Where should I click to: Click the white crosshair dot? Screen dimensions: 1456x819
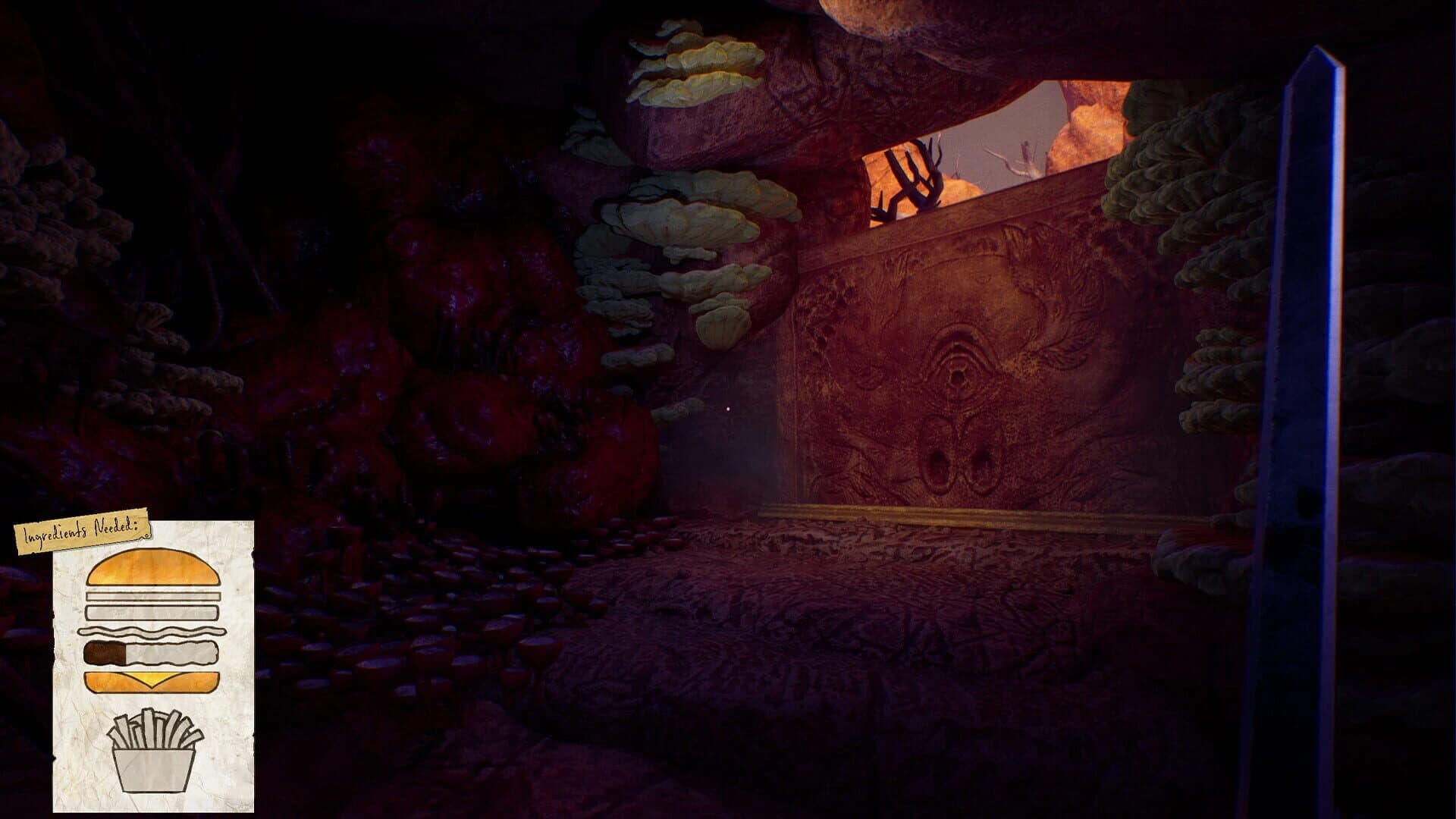[728, 409]
